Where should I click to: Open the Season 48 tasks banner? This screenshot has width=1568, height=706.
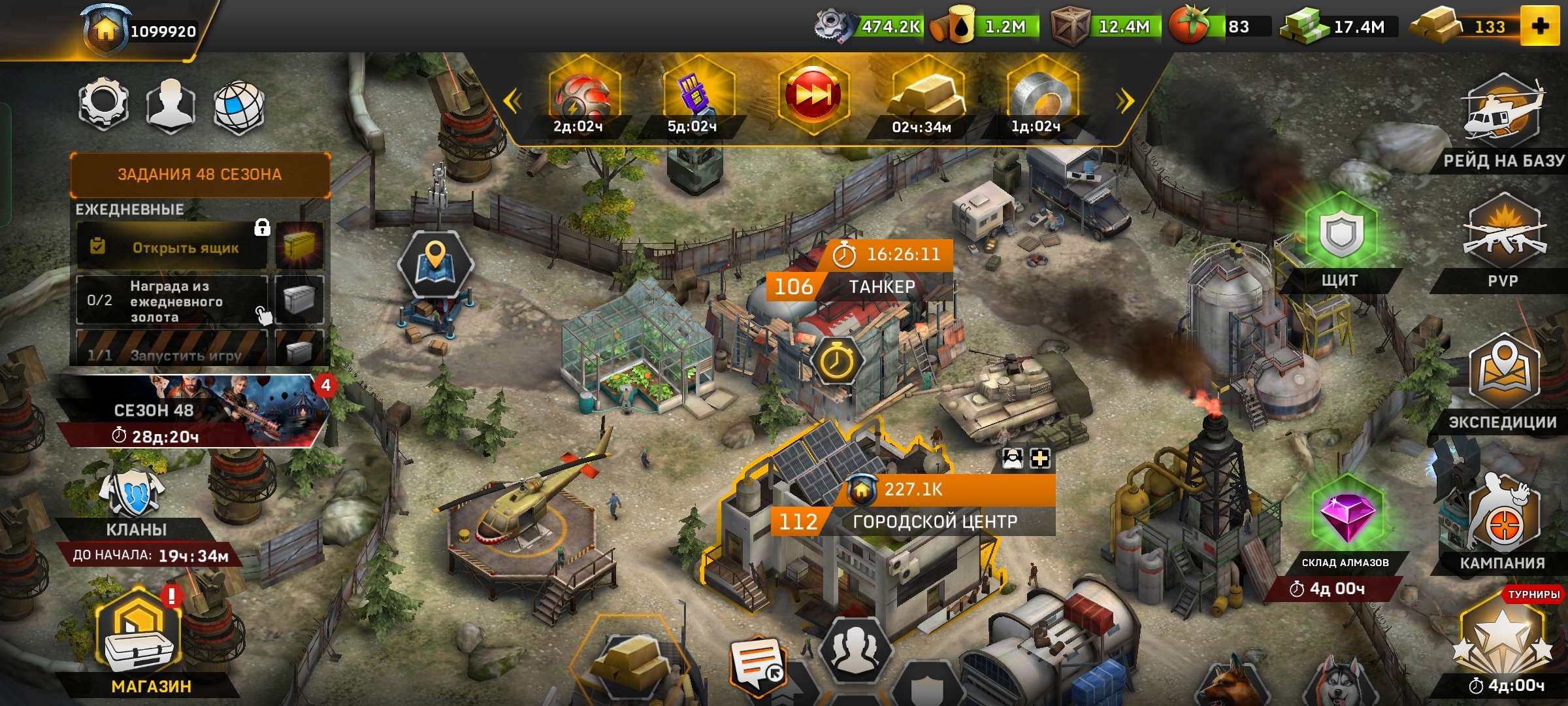click(200, 175)
